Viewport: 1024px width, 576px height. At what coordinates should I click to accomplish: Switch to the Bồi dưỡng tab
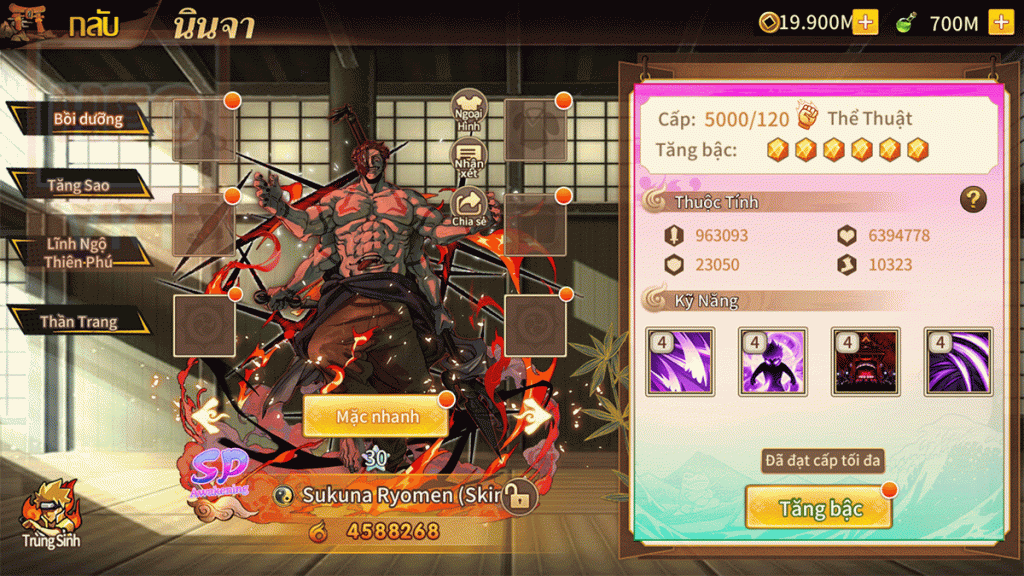click(x=86, y=120)
